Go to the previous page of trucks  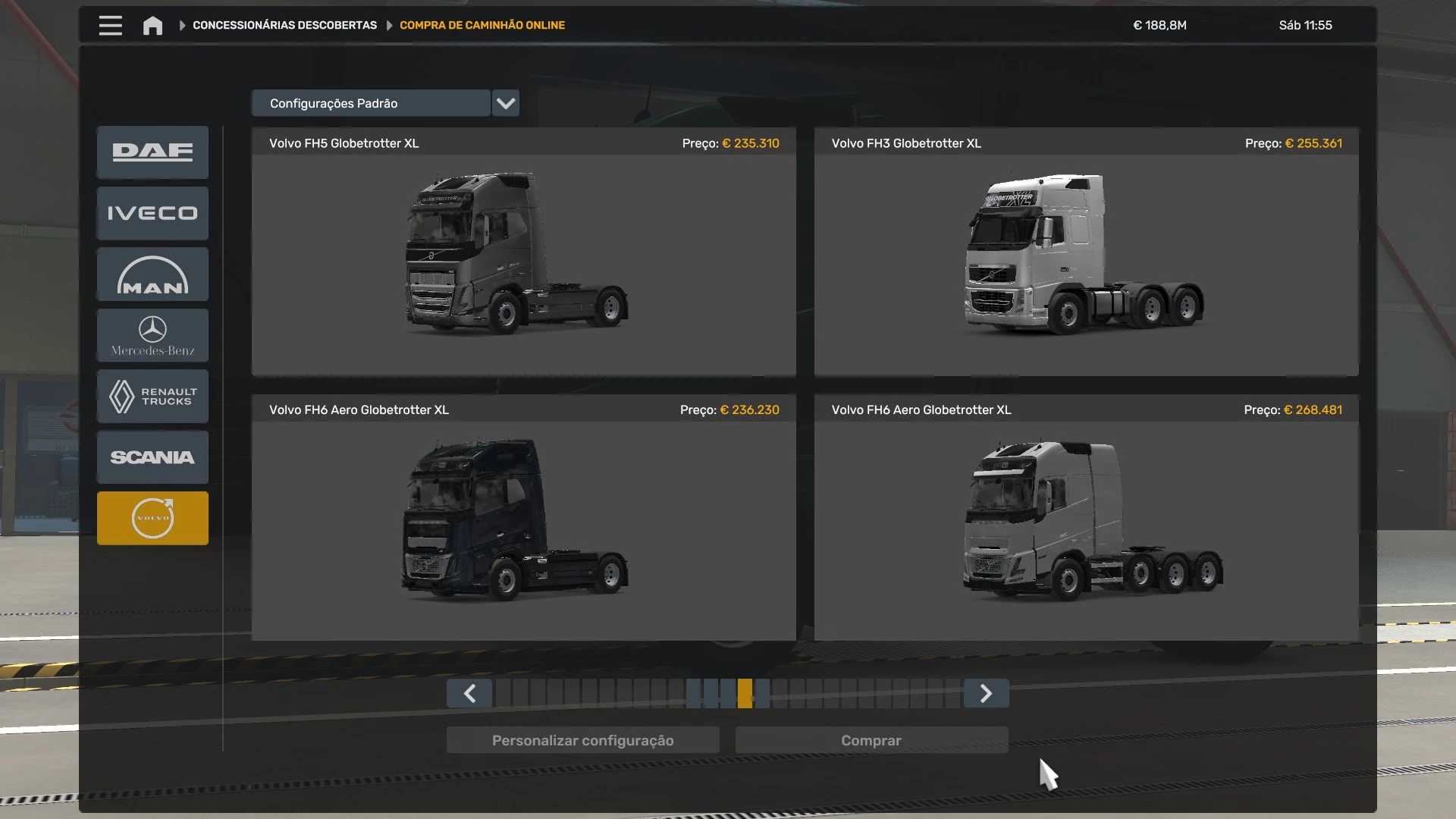point(469,694)
